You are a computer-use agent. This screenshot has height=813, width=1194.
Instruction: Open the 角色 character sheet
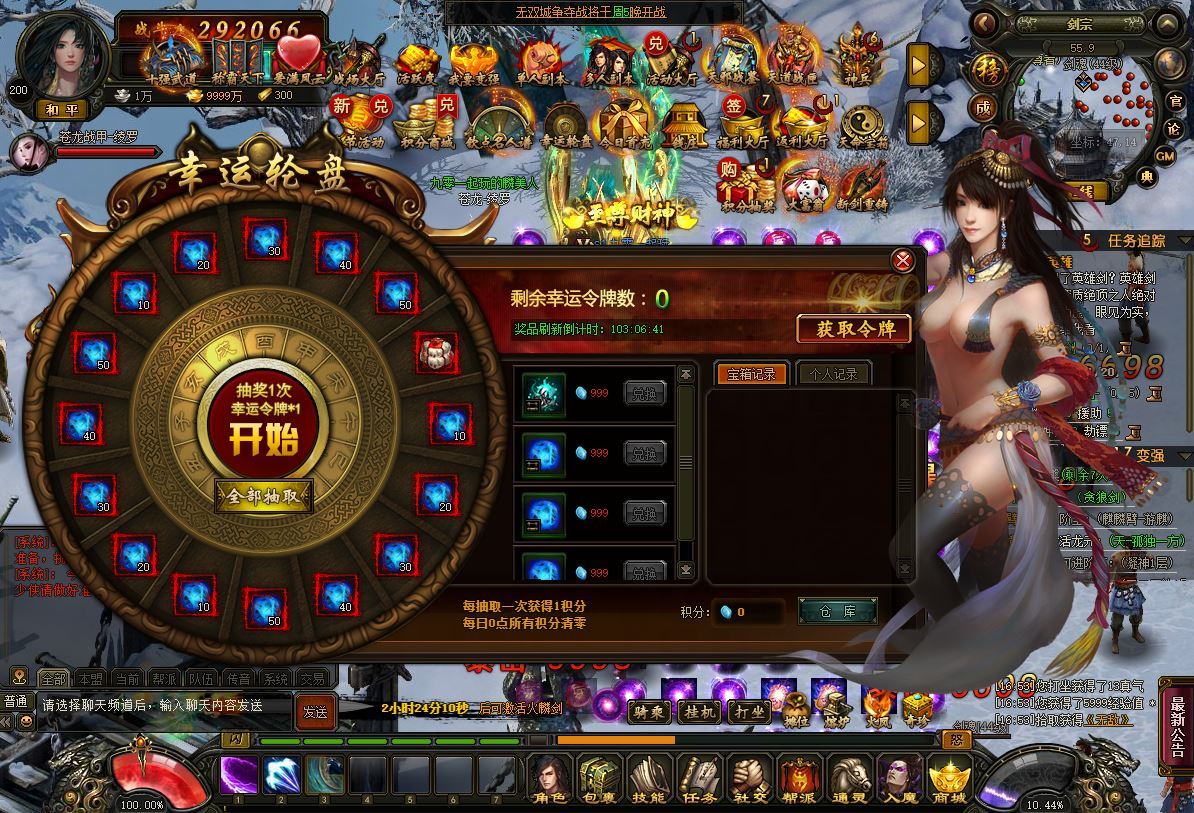[548, 780]
